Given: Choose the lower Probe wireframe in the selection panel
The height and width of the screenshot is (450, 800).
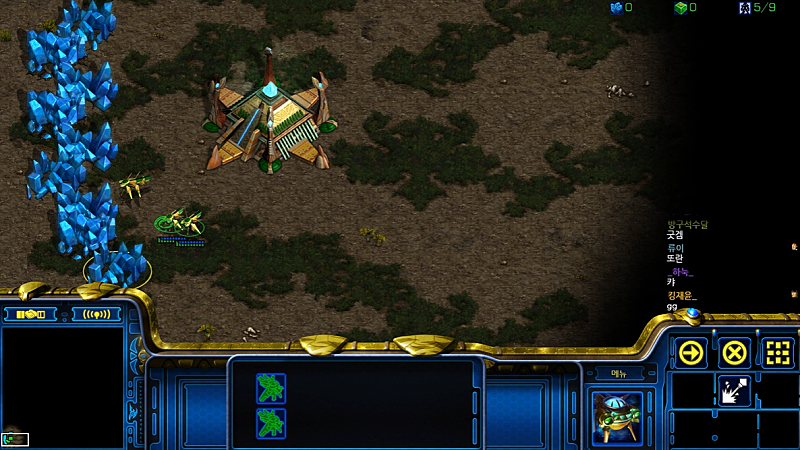Looking at the screenshot, I should point(270,421).
